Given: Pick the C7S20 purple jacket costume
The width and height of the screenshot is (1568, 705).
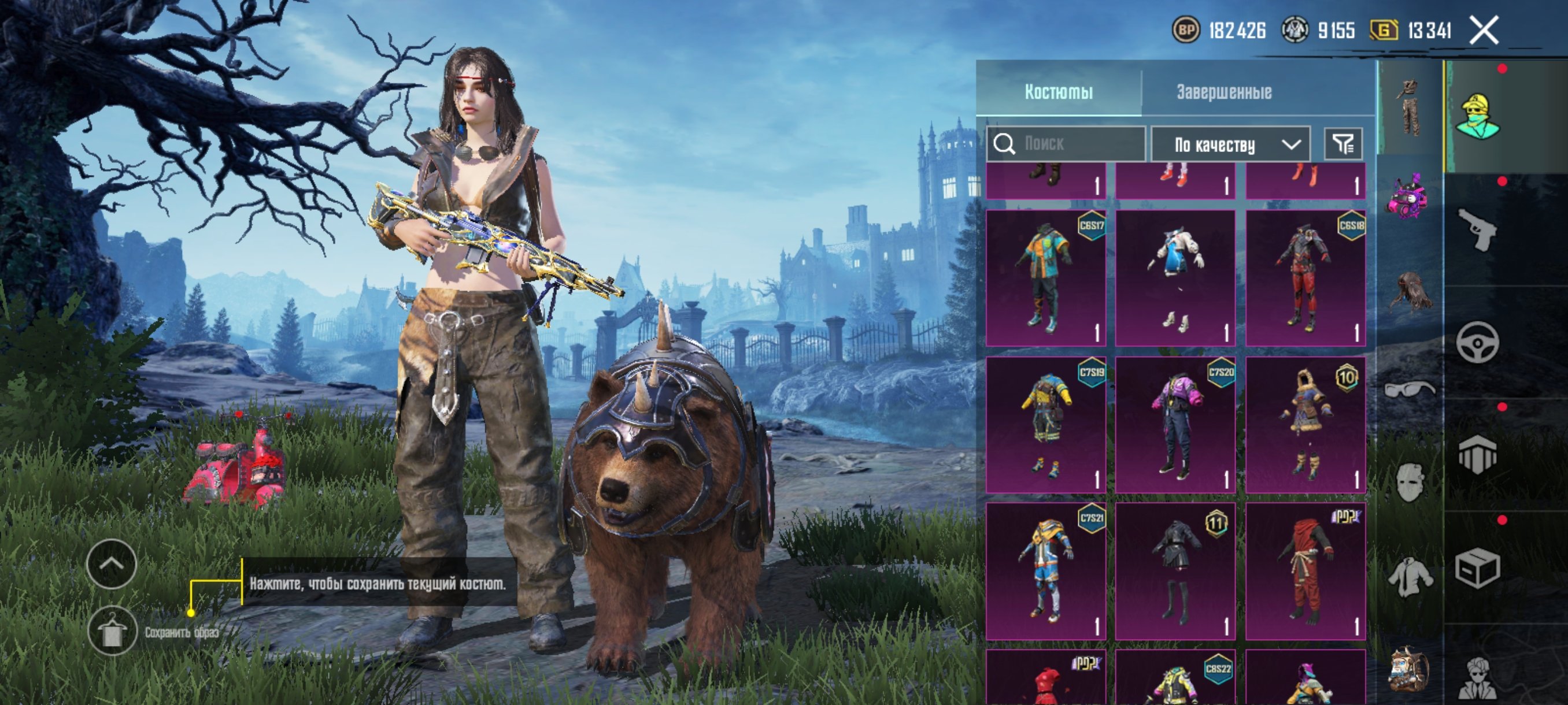Looking at the screenshot, I should 1175,425.
